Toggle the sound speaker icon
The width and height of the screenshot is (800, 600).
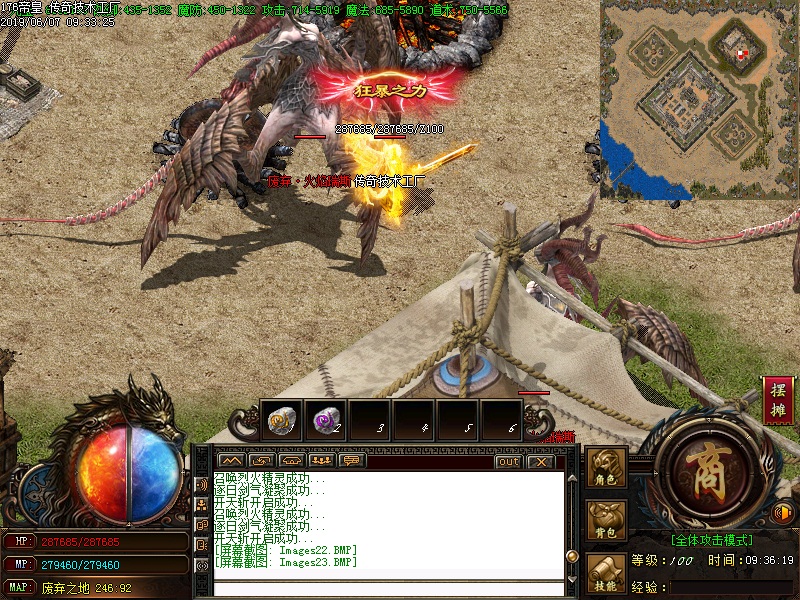point(783,514)
